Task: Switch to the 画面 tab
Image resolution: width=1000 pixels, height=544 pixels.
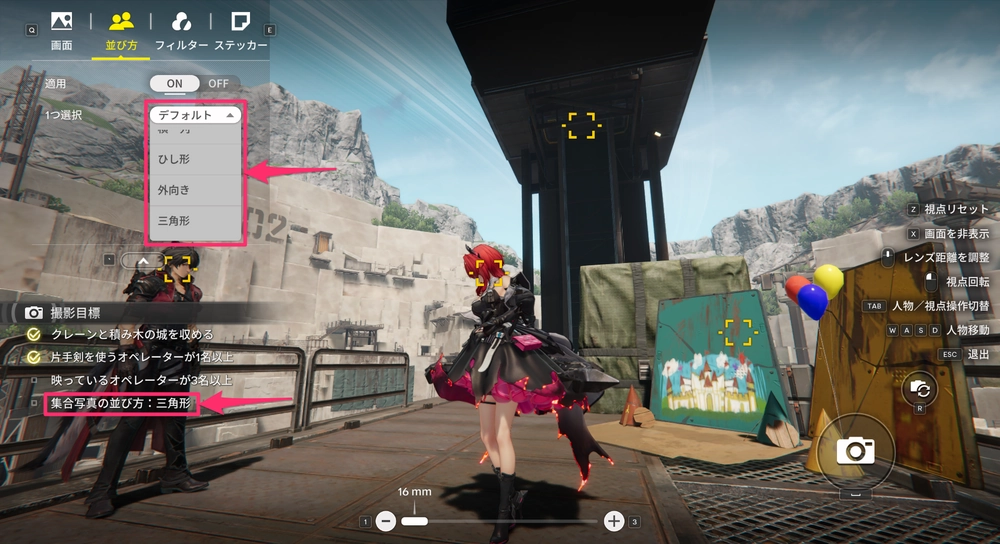Action: tap(61, 30)
